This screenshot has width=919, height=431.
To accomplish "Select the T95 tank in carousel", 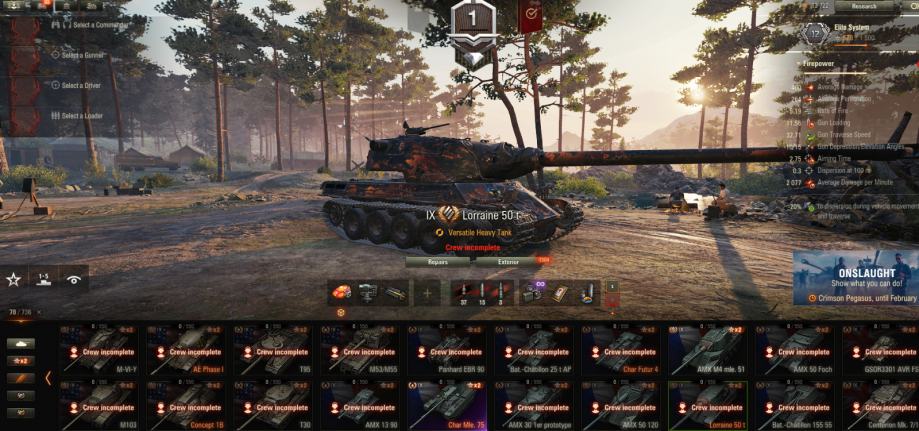I will [275, 349].
